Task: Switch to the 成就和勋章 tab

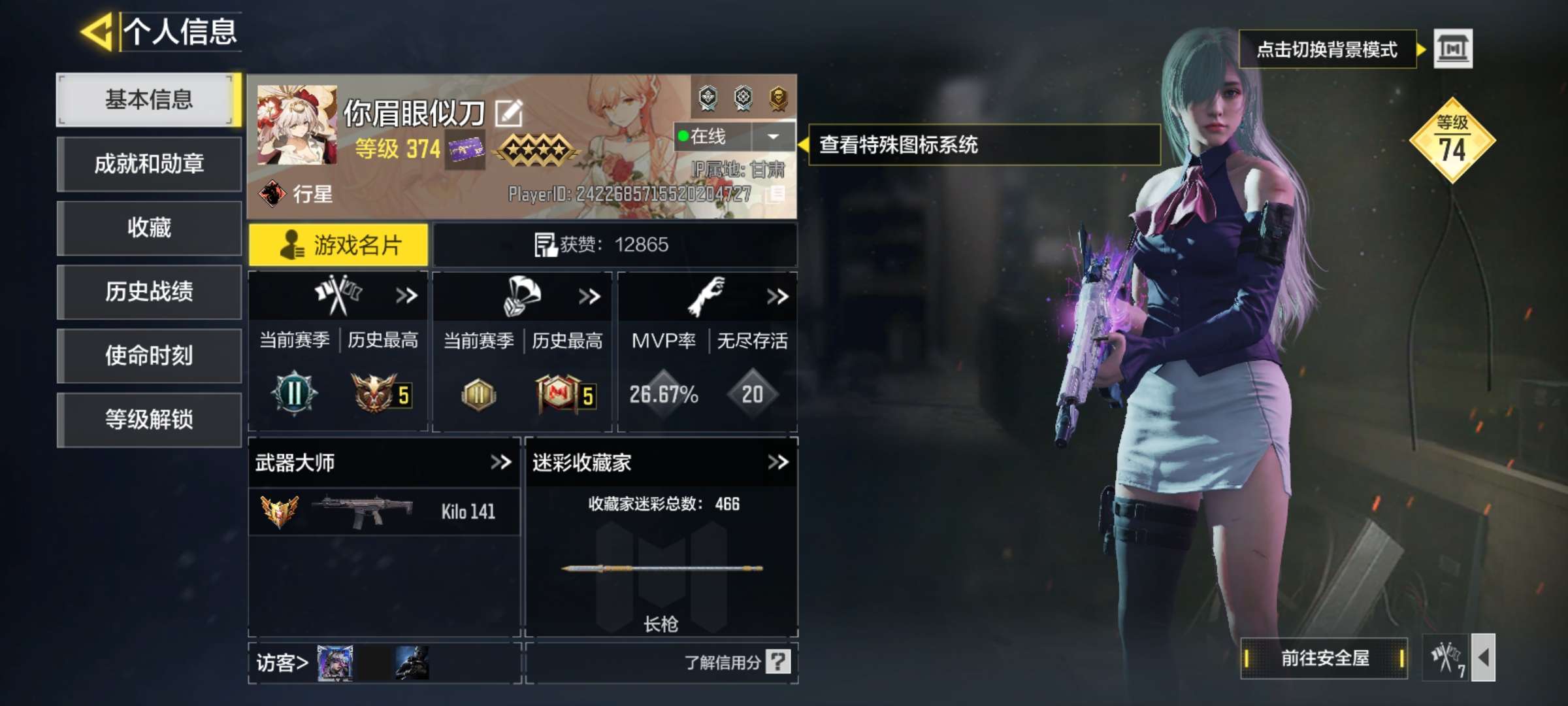Action: [x=149, y=163]
